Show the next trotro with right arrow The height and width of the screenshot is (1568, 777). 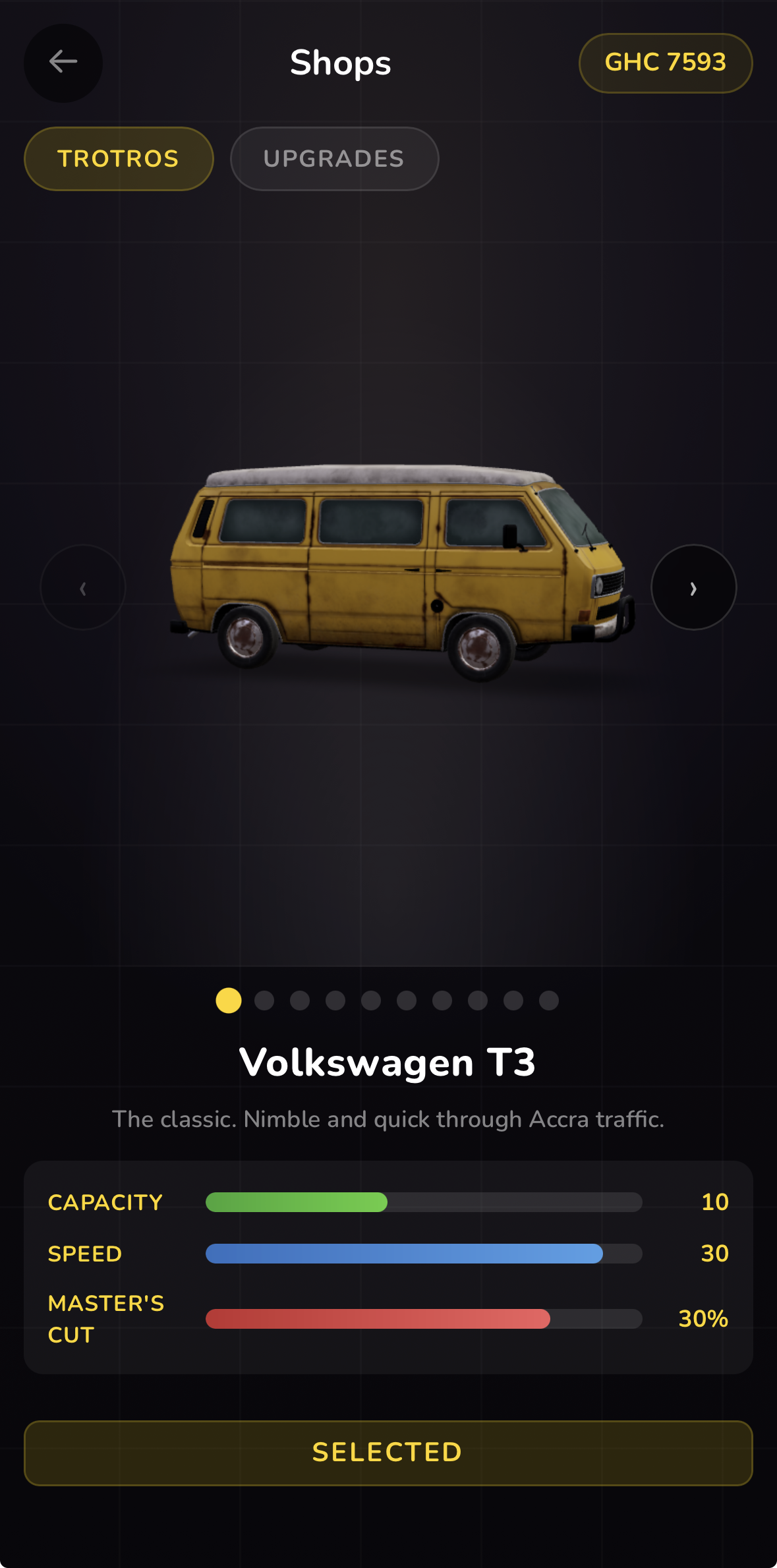tap(693, 587)
